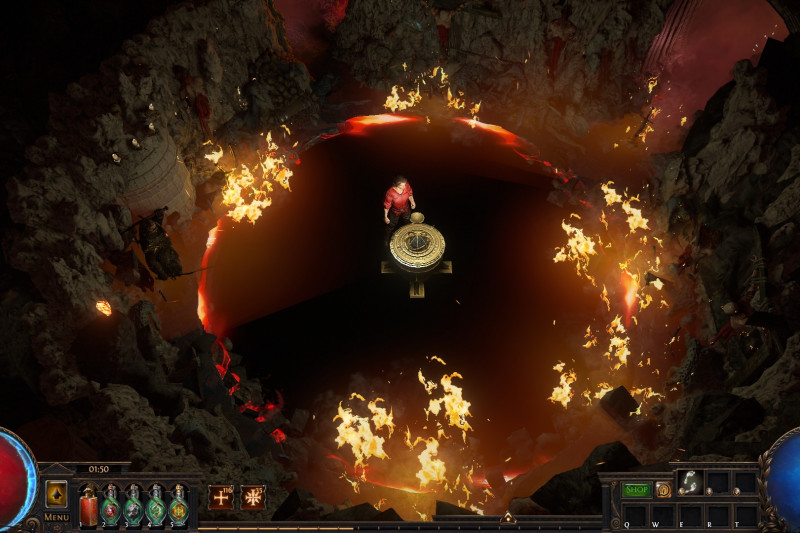Click the starburst cross buff icon
800x533 pixels.
tap(253, 497)
